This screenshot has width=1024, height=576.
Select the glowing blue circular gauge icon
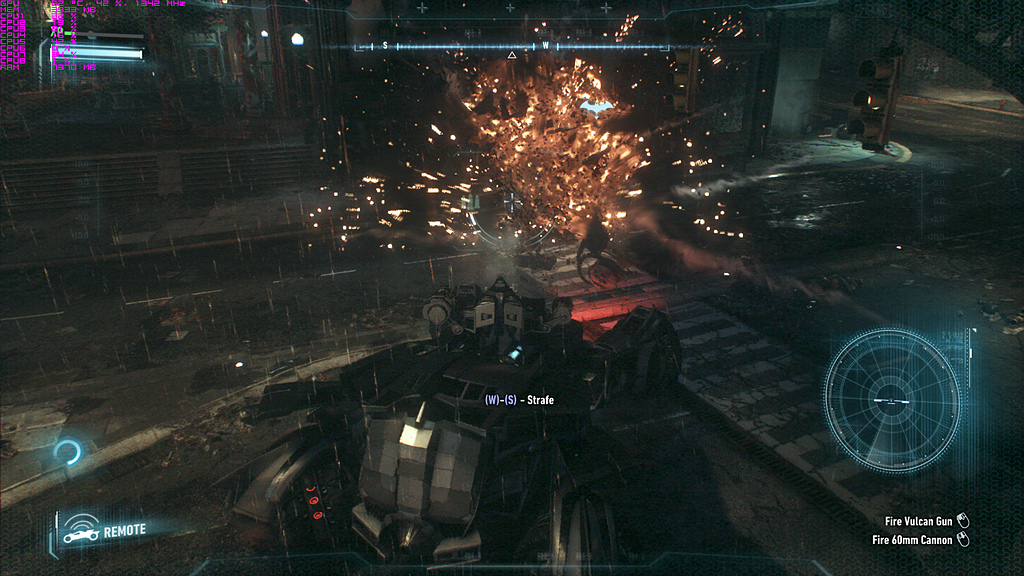pos(67,454)
